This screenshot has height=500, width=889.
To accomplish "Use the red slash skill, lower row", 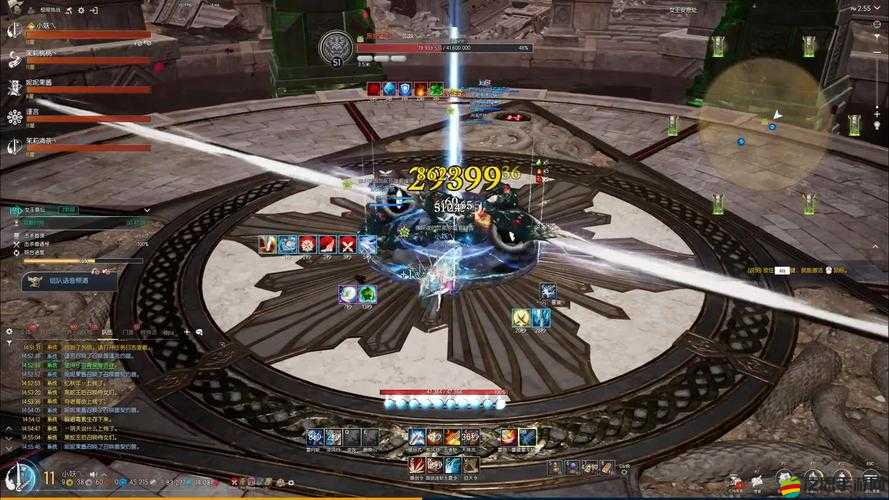I will 417,465.
